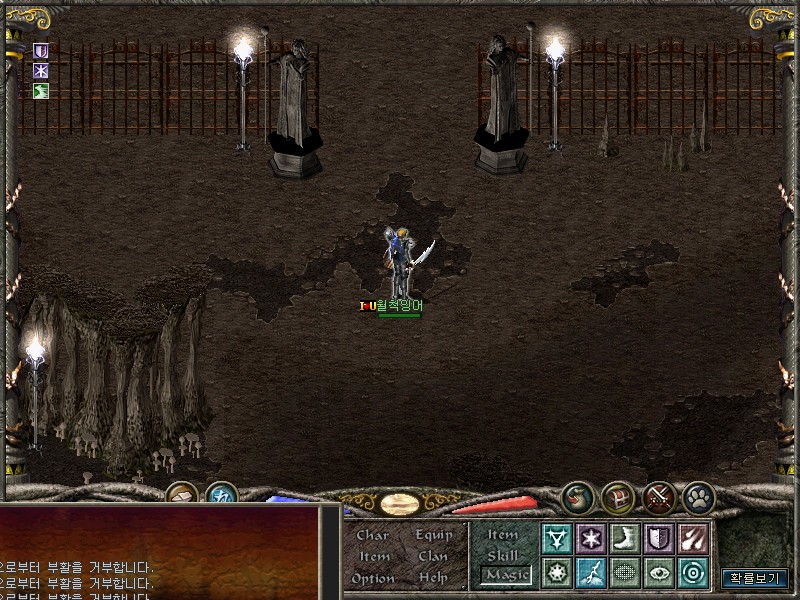
Task: Cast the lightning bolt spell
Action: click(591, 572)
